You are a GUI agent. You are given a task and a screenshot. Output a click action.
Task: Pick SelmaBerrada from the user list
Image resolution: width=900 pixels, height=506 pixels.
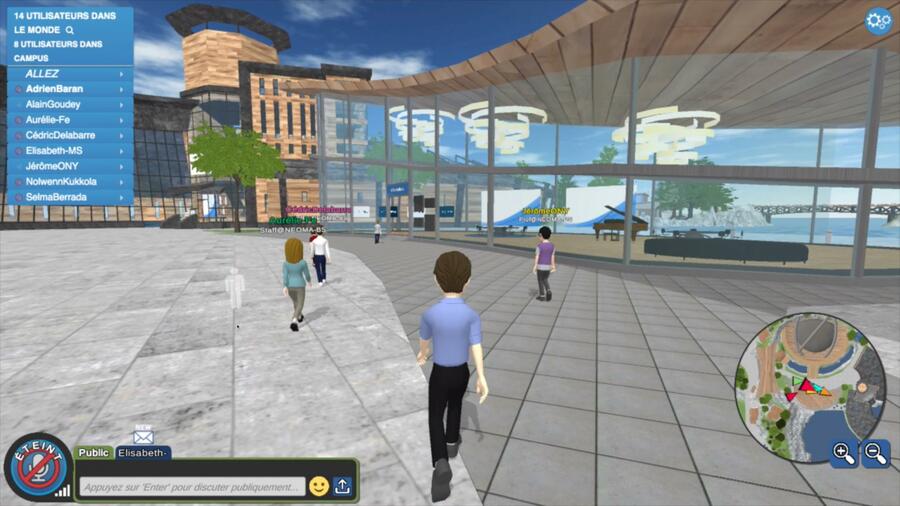[x=69, y=197]
